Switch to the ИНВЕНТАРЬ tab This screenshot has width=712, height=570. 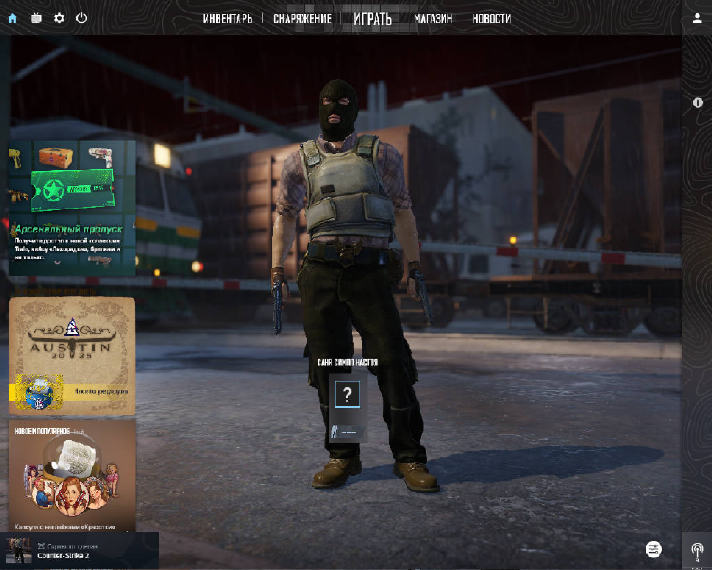(227, 19)
